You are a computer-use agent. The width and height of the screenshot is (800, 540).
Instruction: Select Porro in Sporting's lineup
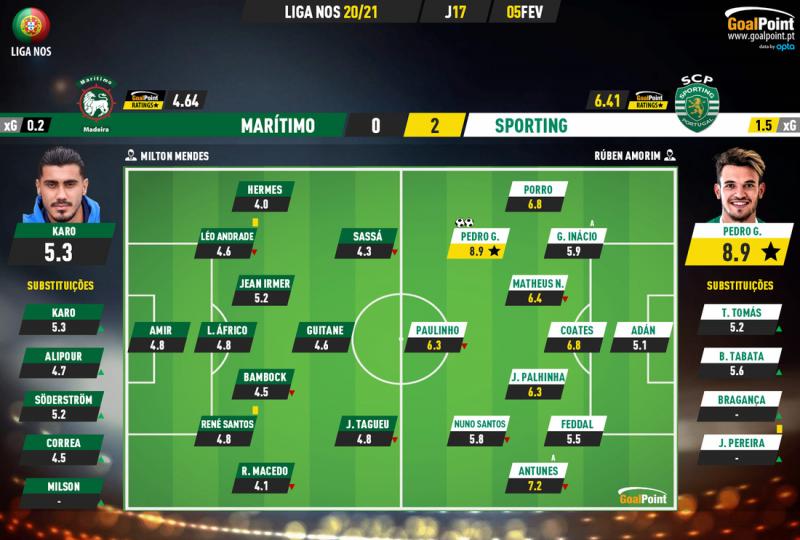(538, 197)
